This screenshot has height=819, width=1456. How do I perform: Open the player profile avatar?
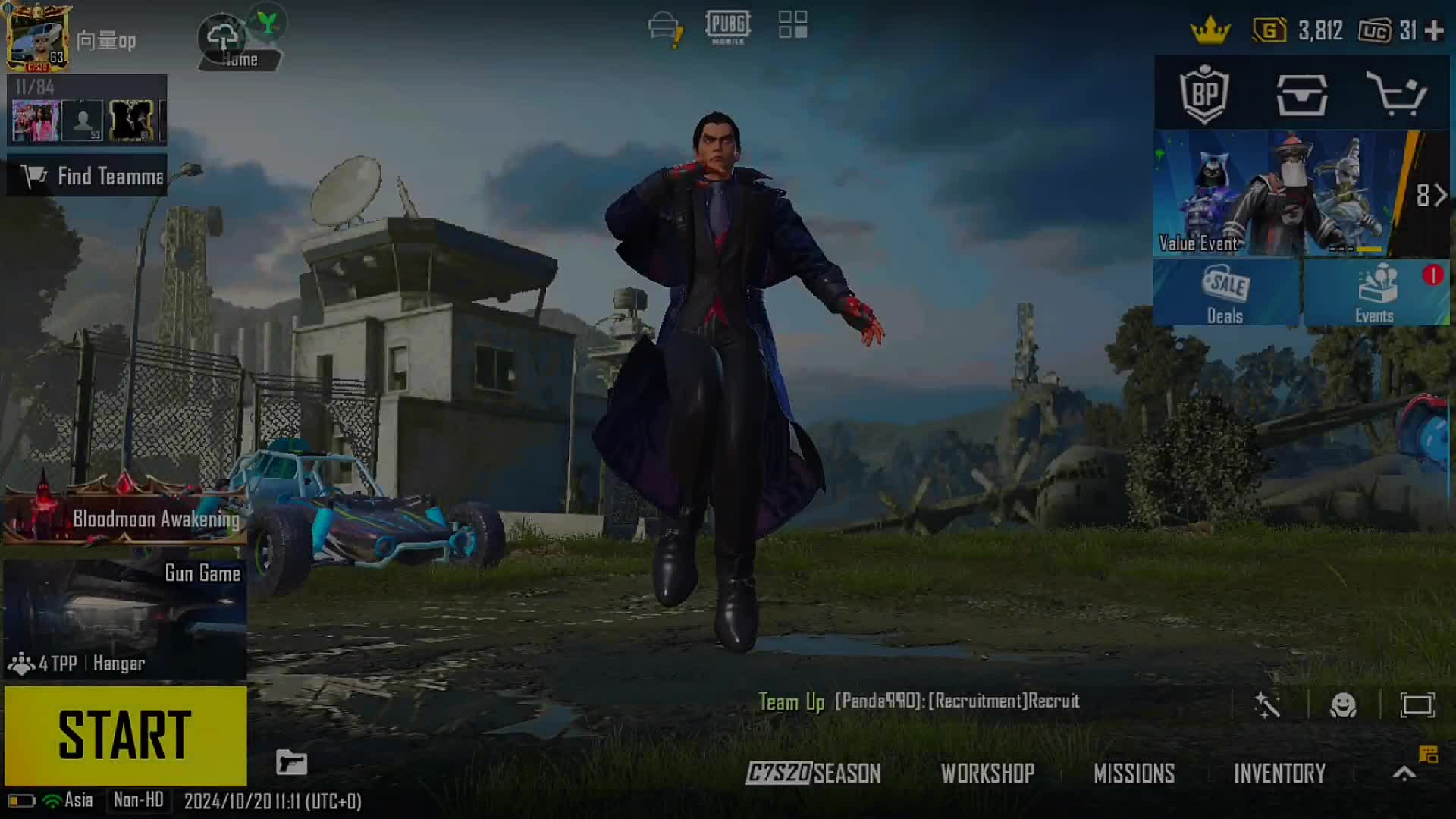click(36, 38)
